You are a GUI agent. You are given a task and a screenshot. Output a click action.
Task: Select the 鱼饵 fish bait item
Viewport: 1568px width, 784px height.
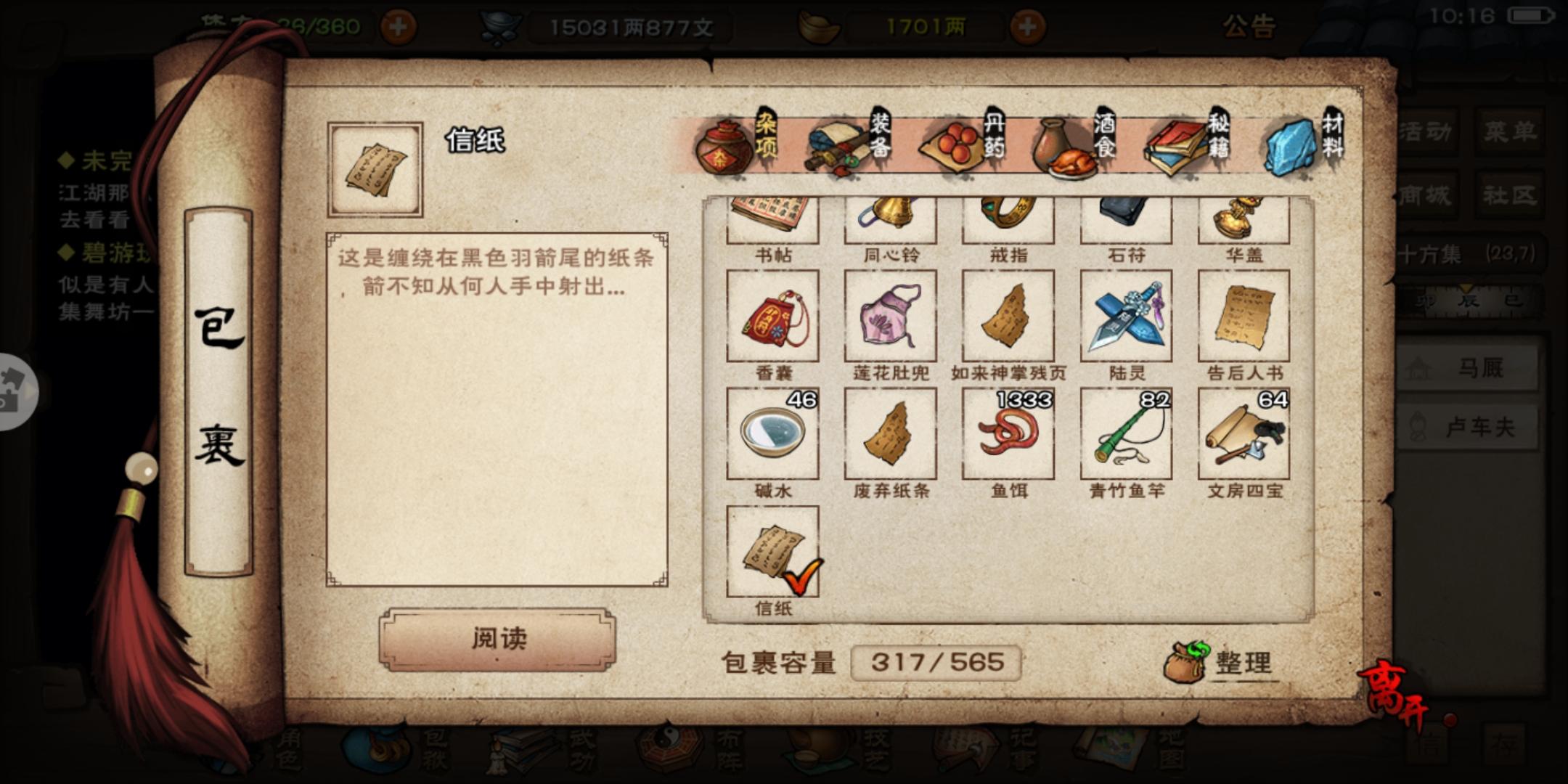click(x=1008, y=433)
